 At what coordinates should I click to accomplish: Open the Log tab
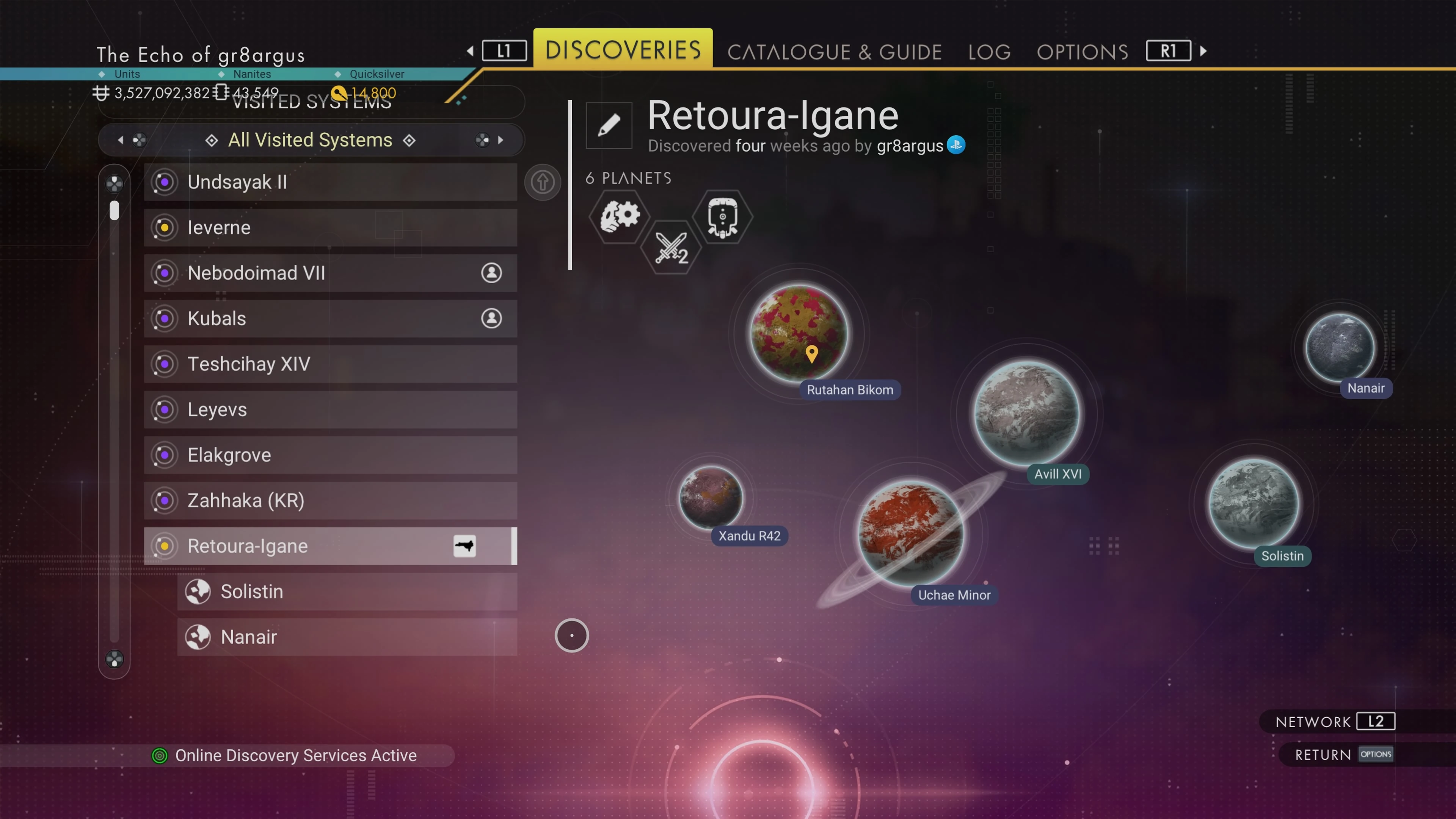[x=989, y=52]
